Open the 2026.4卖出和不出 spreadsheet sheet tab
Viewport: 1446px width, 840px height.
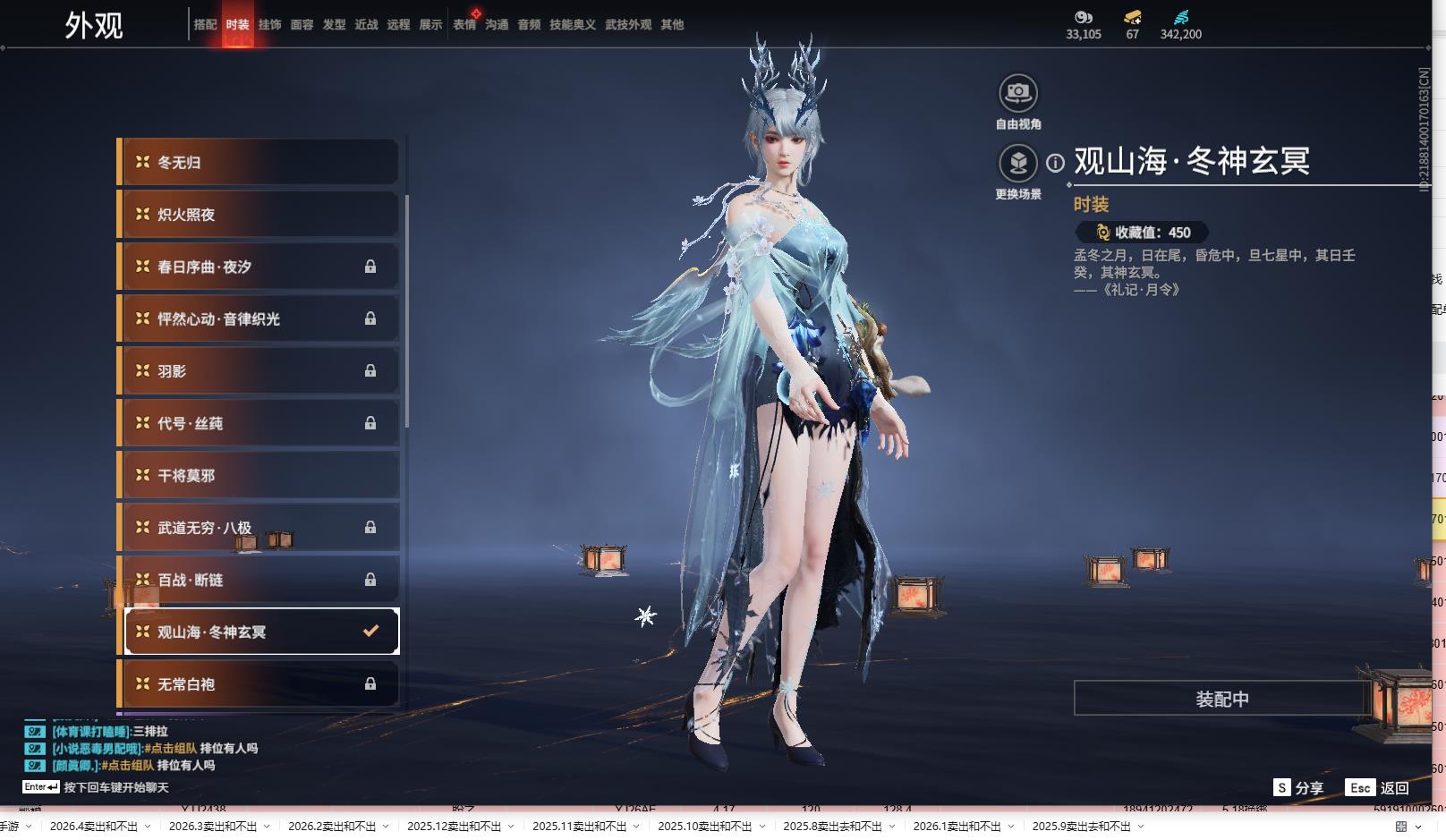click(x=93, y=827)
